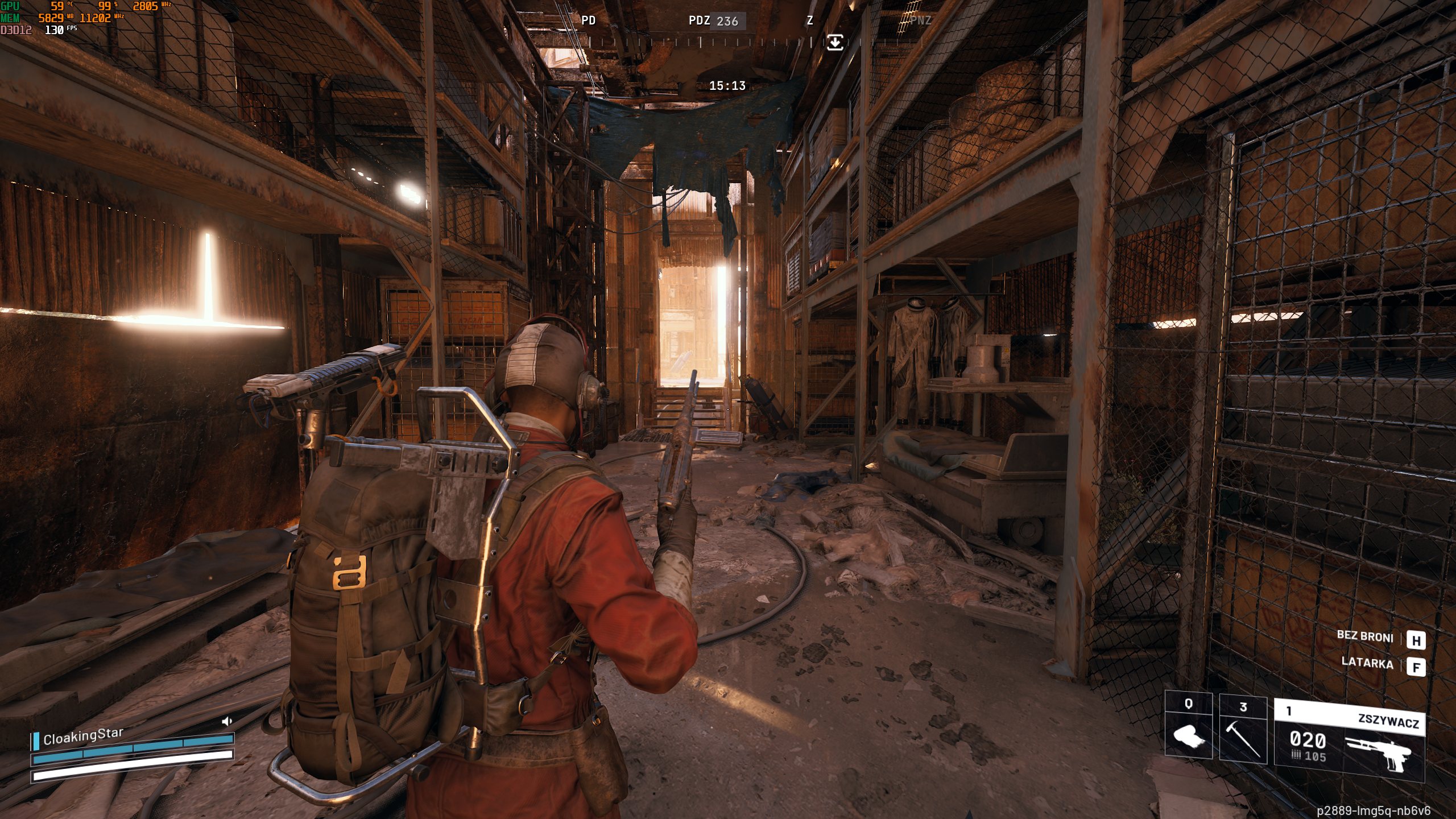1456x819 pixels.
Task: Click the extraction arrow icon below the compass
Action: click(x=835, y=42)
